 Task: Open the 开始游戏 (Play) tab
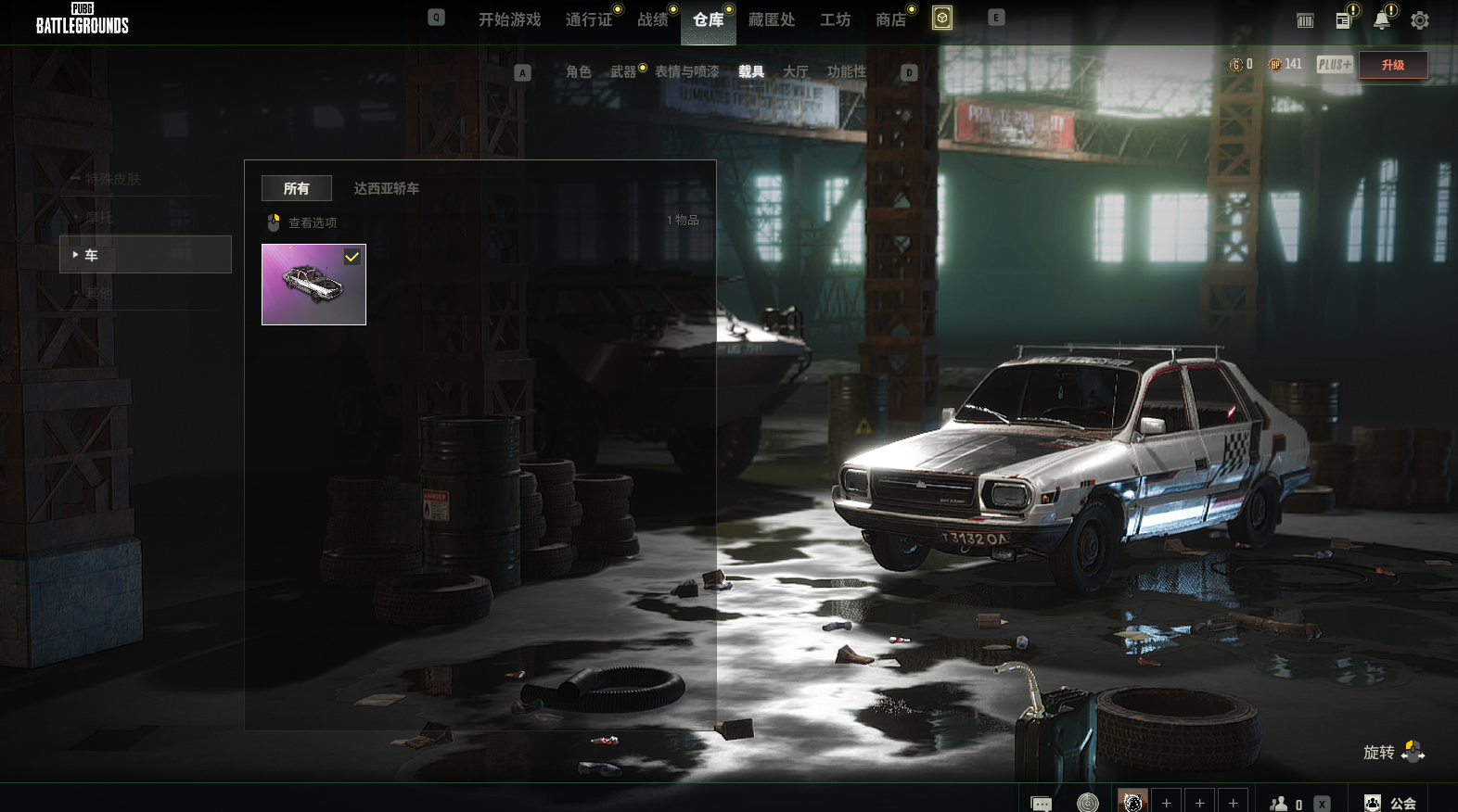(509, 19)
